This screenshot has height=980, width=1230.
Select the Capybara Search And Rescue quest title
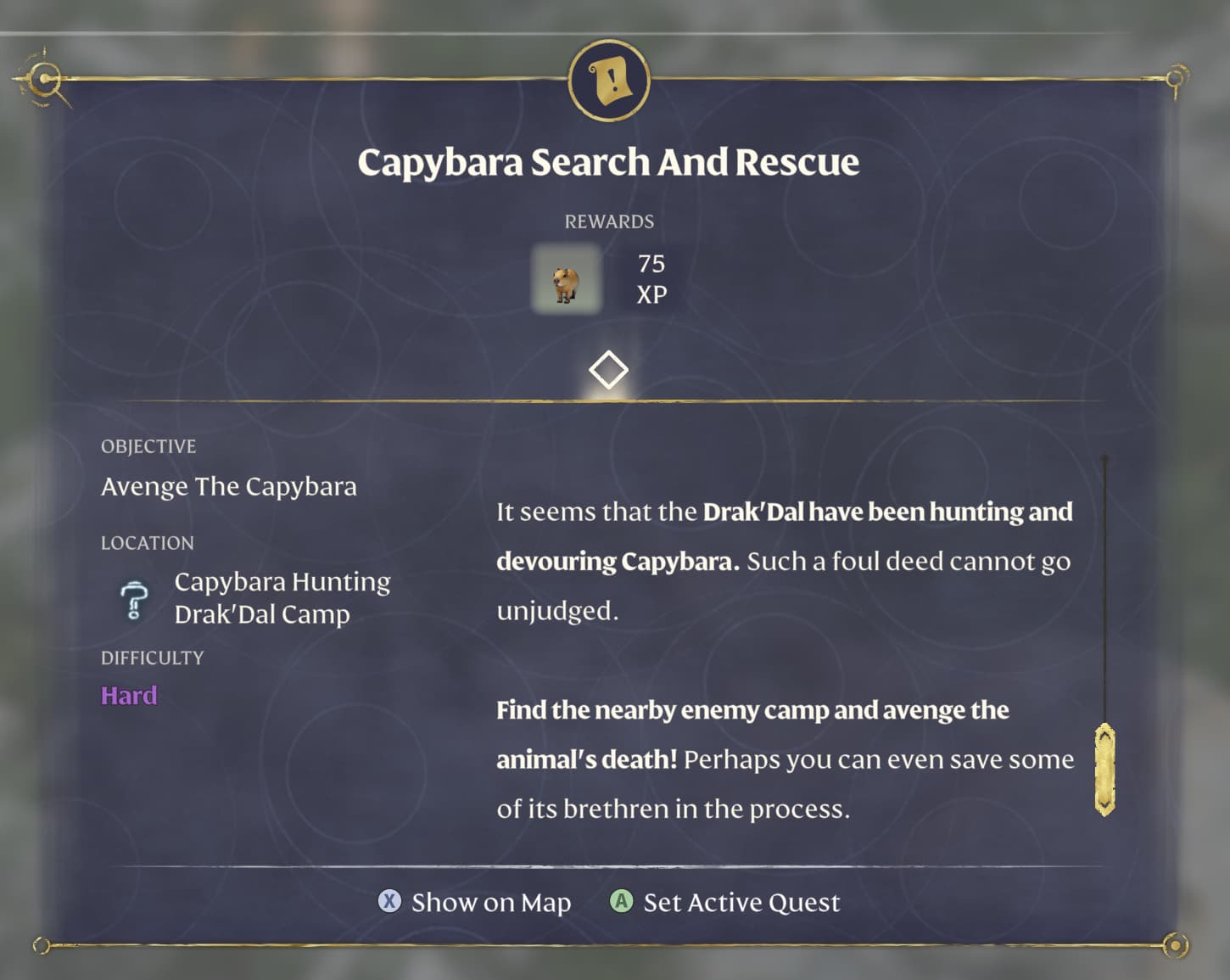[609, 160]
